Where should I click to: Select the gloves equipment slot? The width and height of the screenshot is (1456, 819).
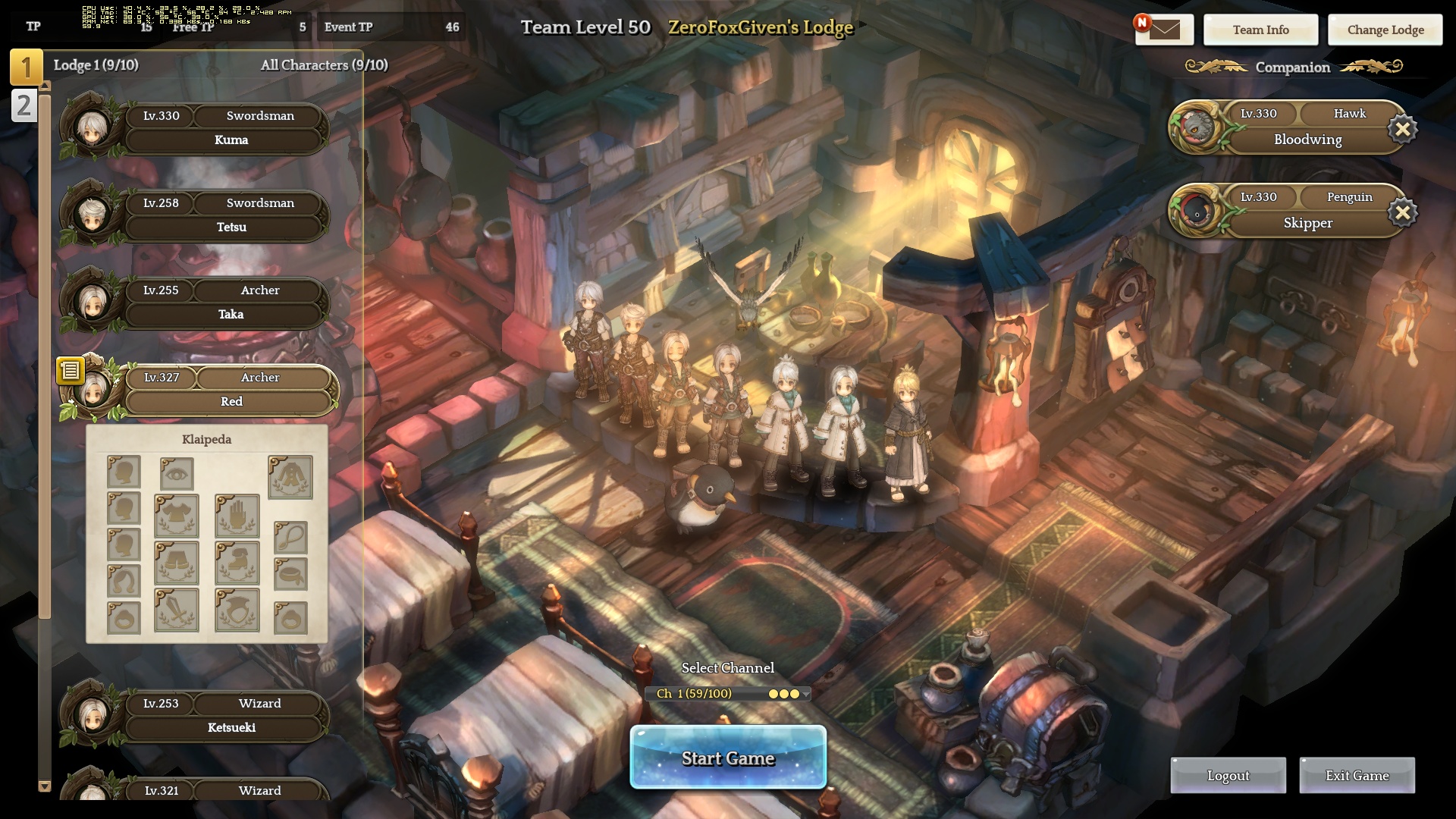coord(237,516)
